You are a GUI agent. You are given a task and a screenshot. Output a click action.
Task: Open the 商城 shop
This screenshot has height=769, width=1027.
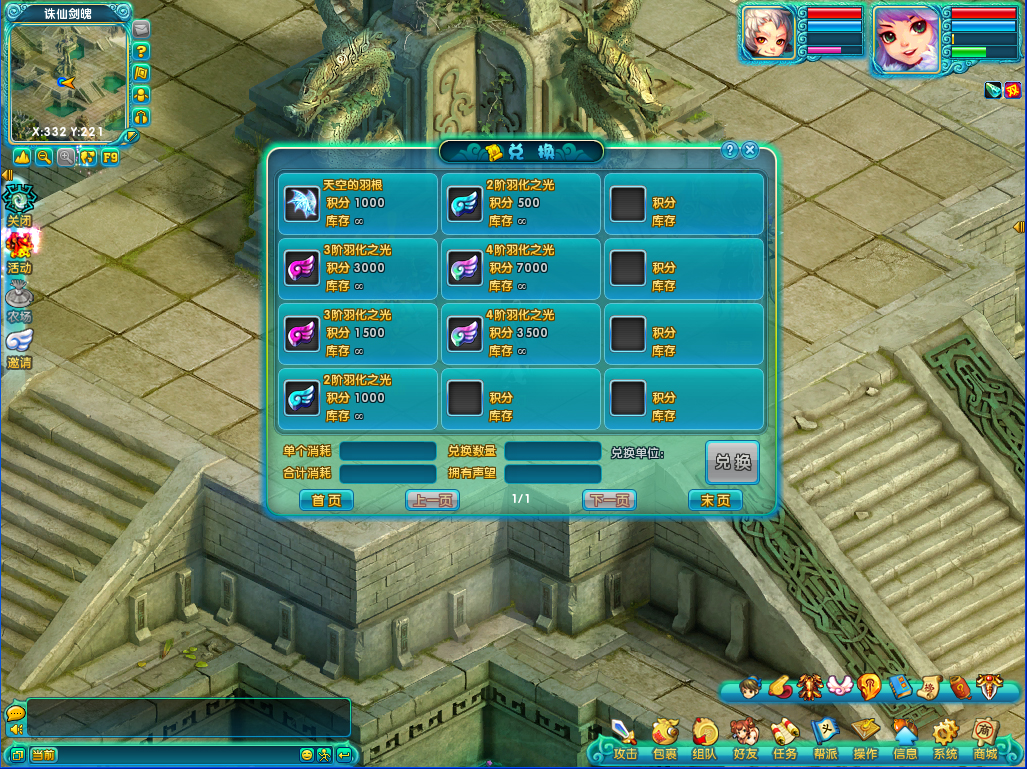(985, 738)
